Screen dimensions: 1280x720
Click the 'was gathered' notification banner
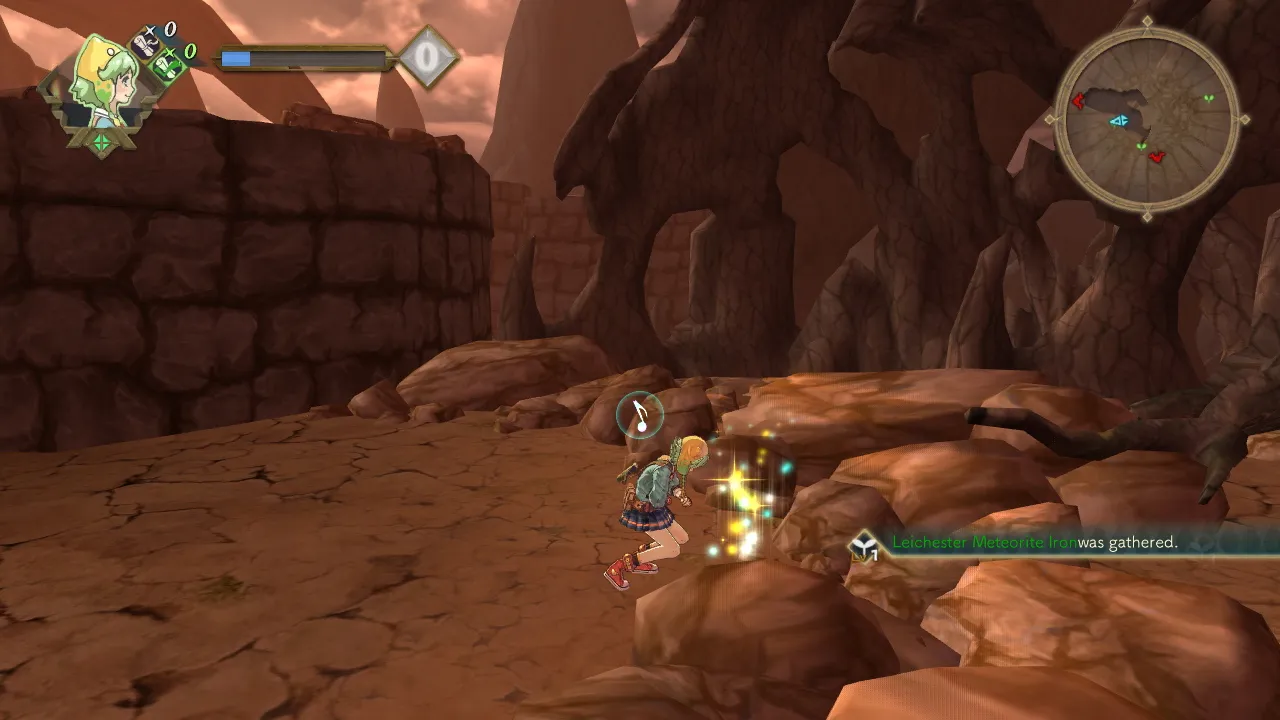(1125, 544)
